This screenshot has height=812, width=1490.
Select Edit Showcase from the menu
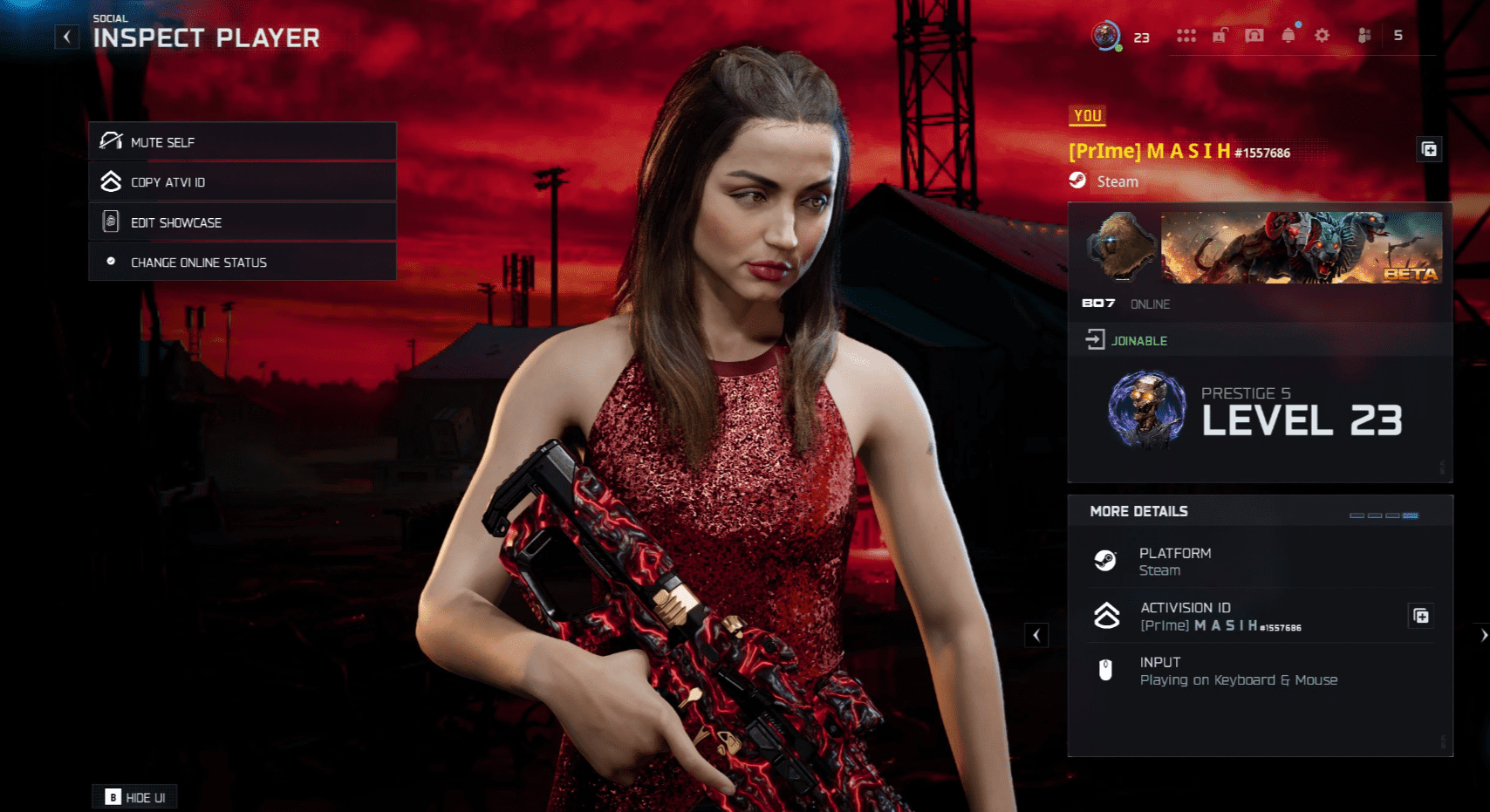coord(175,222)
